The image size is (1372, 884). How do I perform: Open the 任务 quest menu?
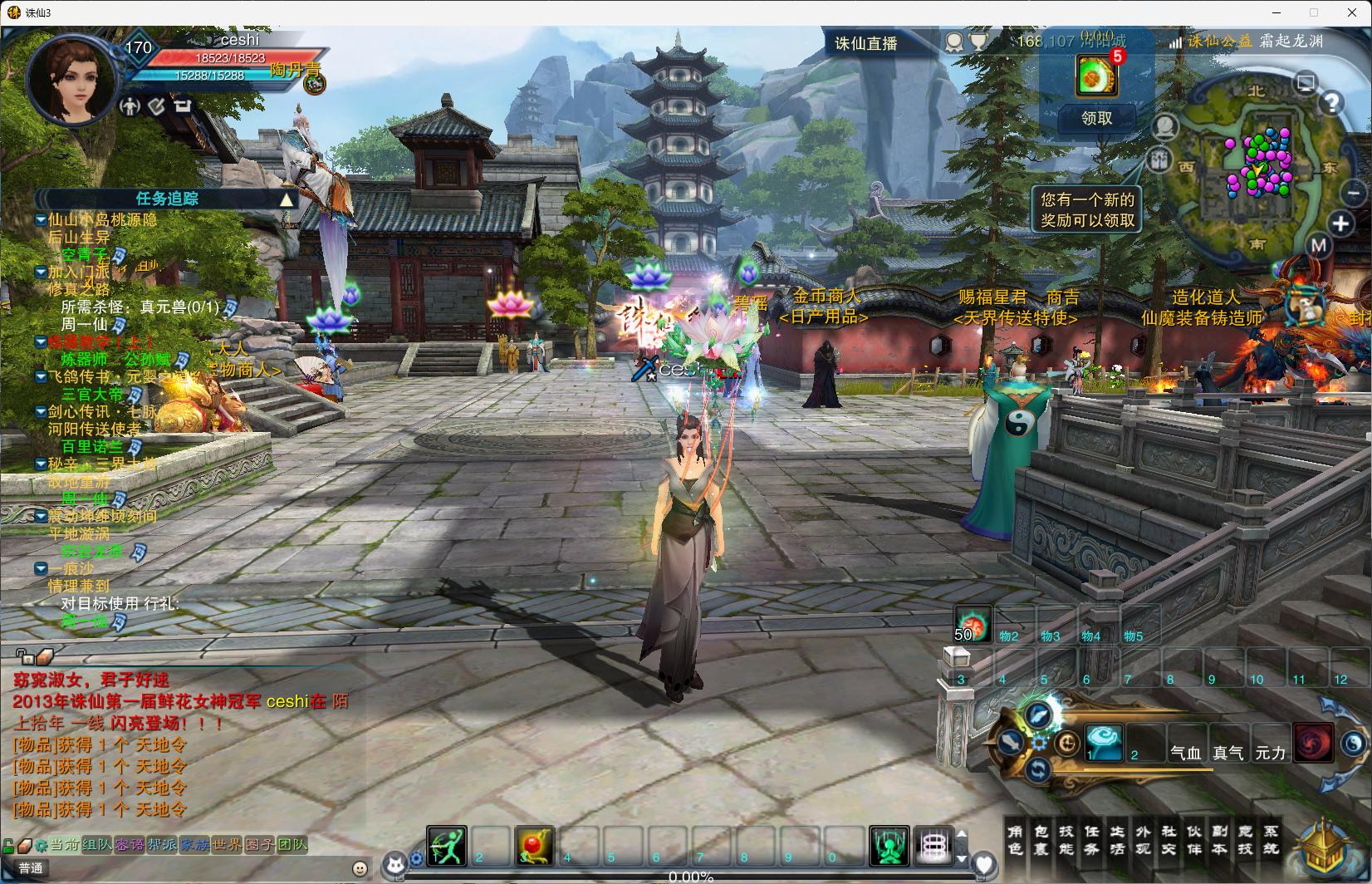coord(1092,839)
